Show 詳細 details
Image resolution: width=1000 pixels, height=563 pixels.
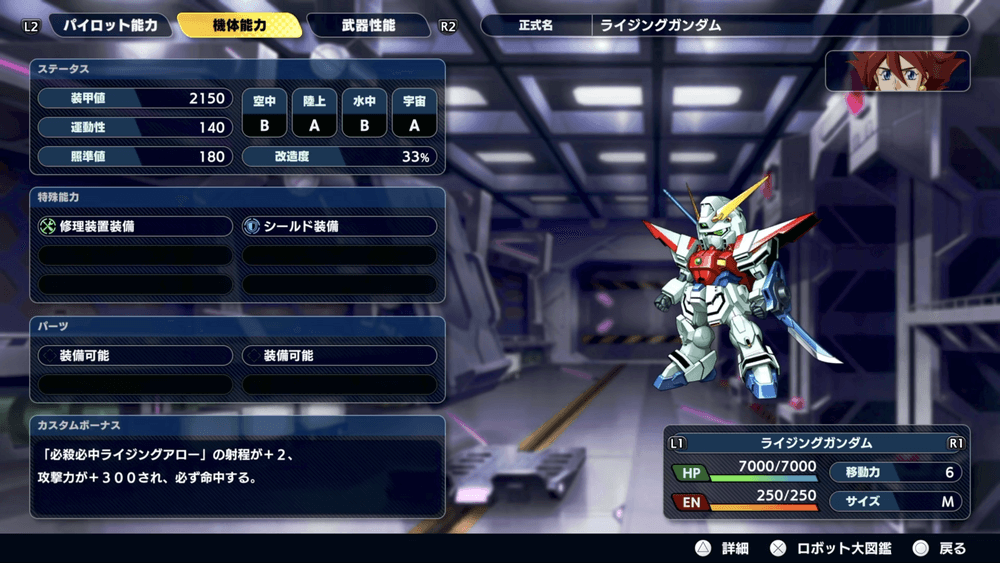tap(723, 548)
